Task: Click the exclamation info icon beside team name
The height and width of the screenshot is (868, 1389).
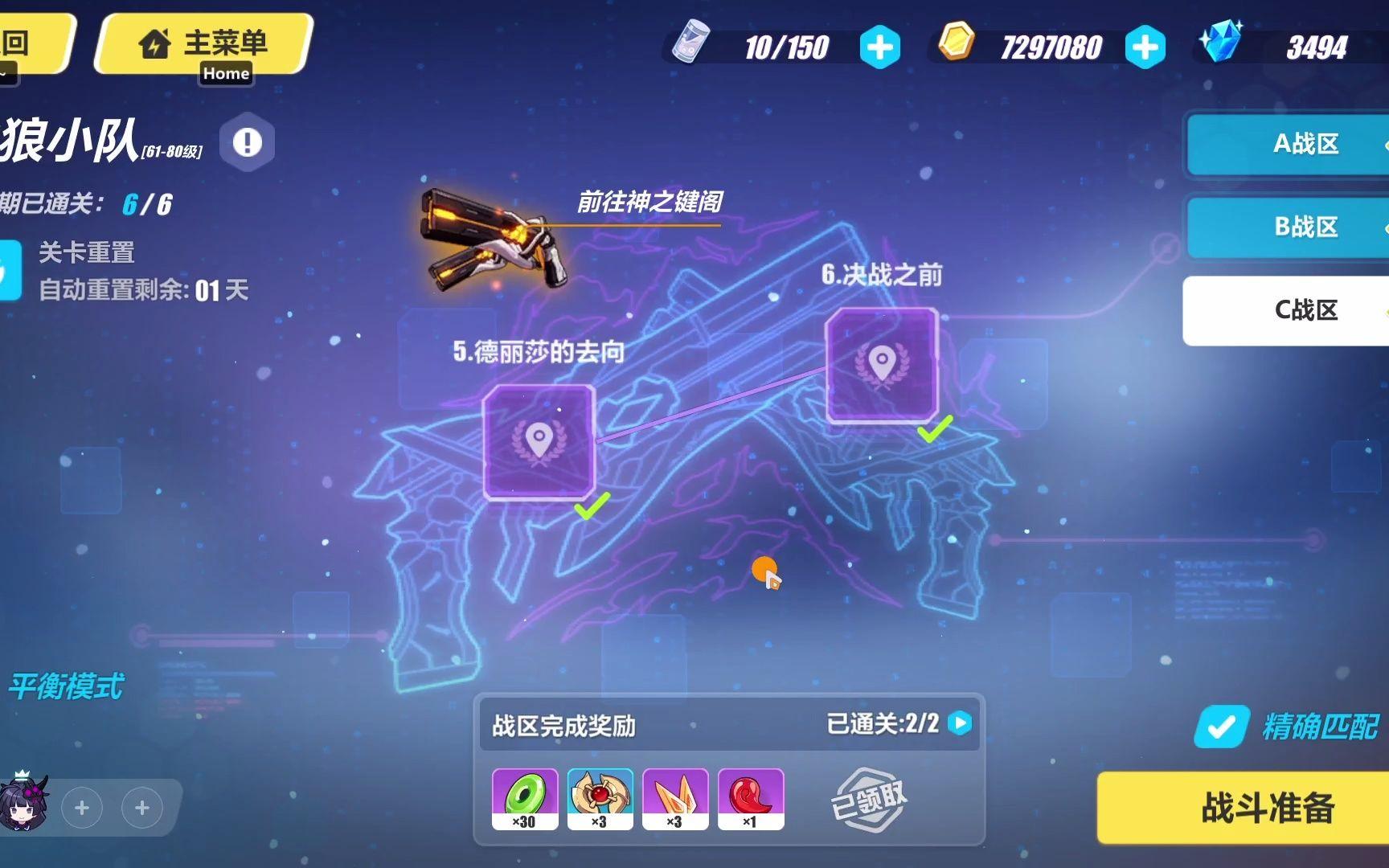Action: [246, 141]
